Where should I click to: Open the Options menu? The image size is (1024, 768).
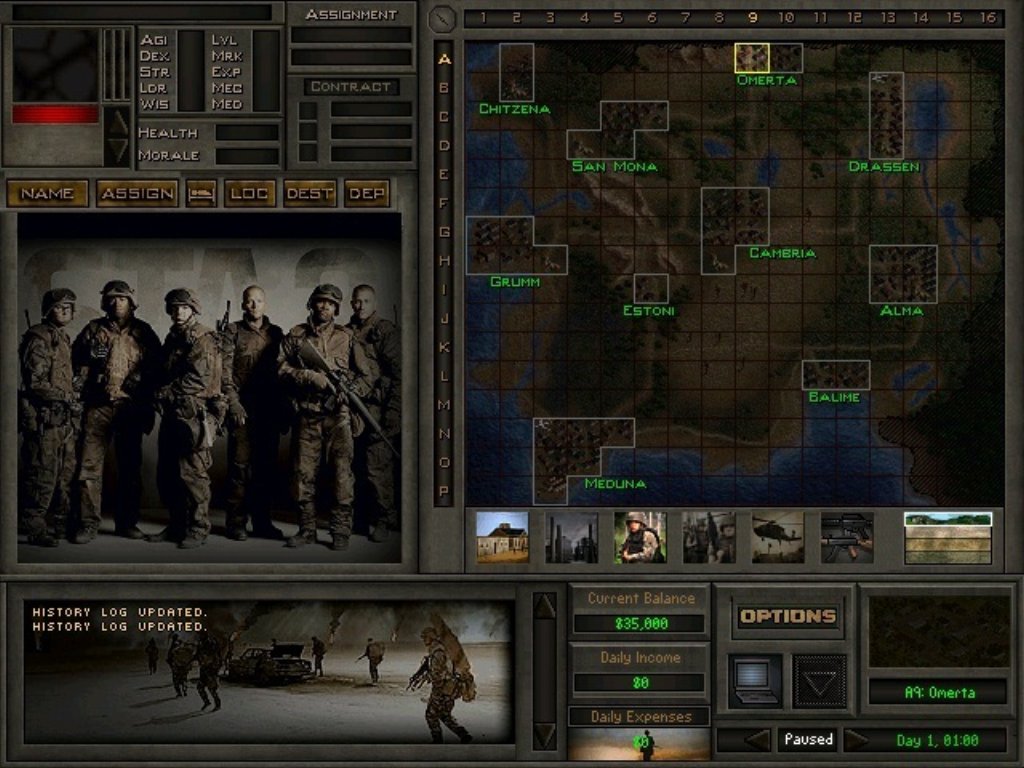coord(787,616)
